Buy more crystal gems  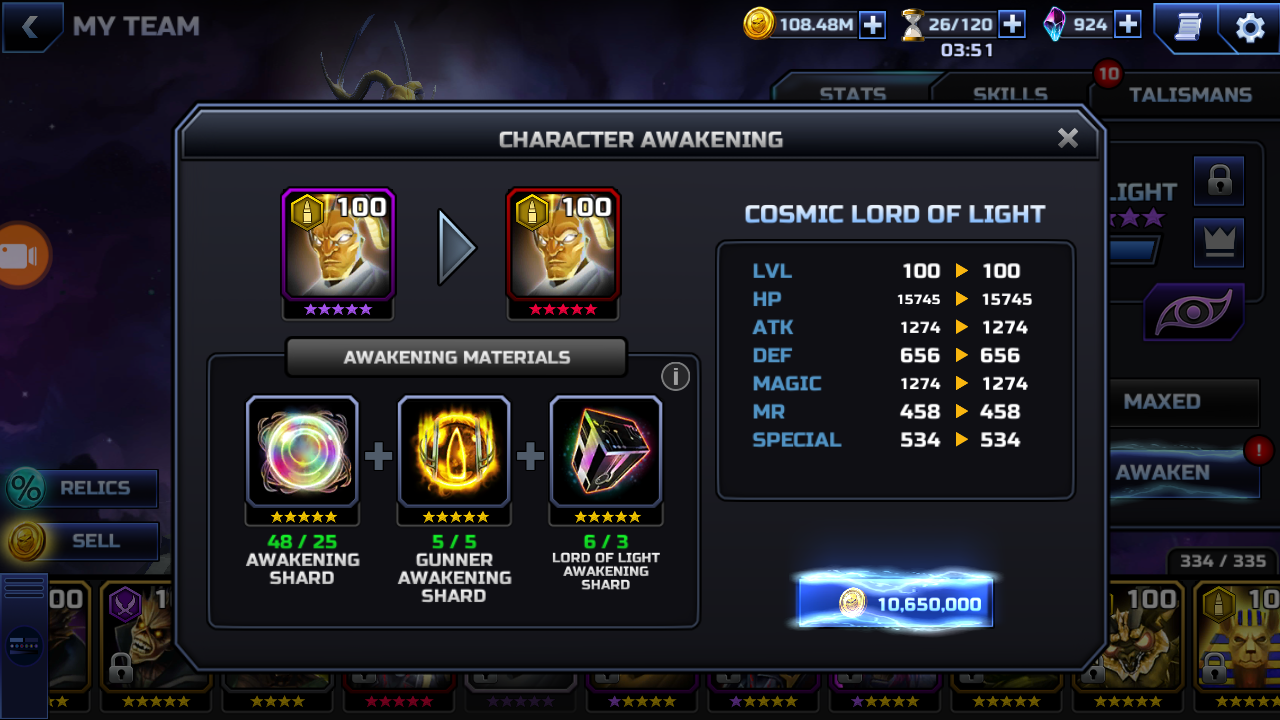[x=1127, y=24]
